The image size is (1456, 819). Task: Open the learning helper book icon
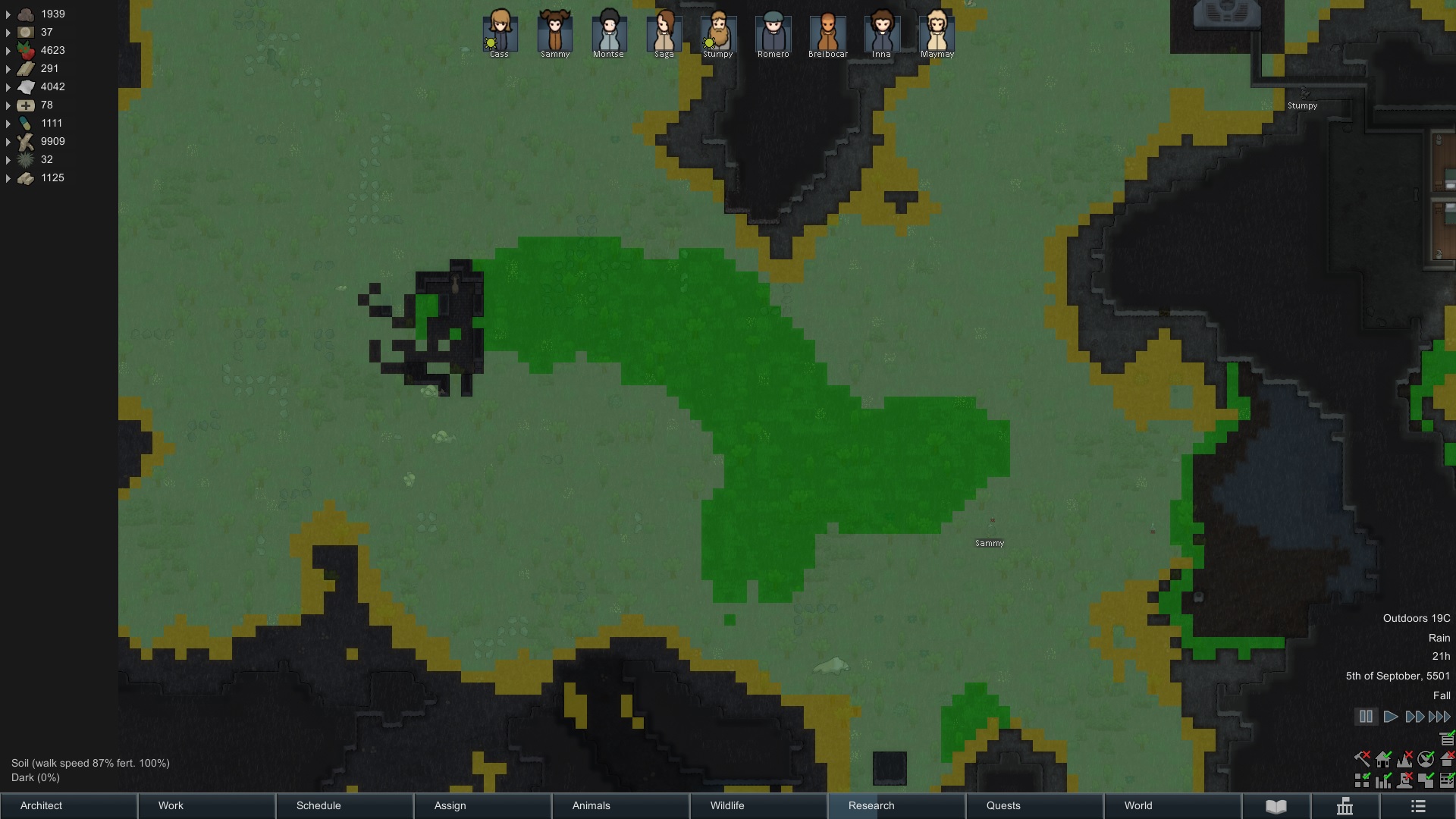[x=1276, y=806]
